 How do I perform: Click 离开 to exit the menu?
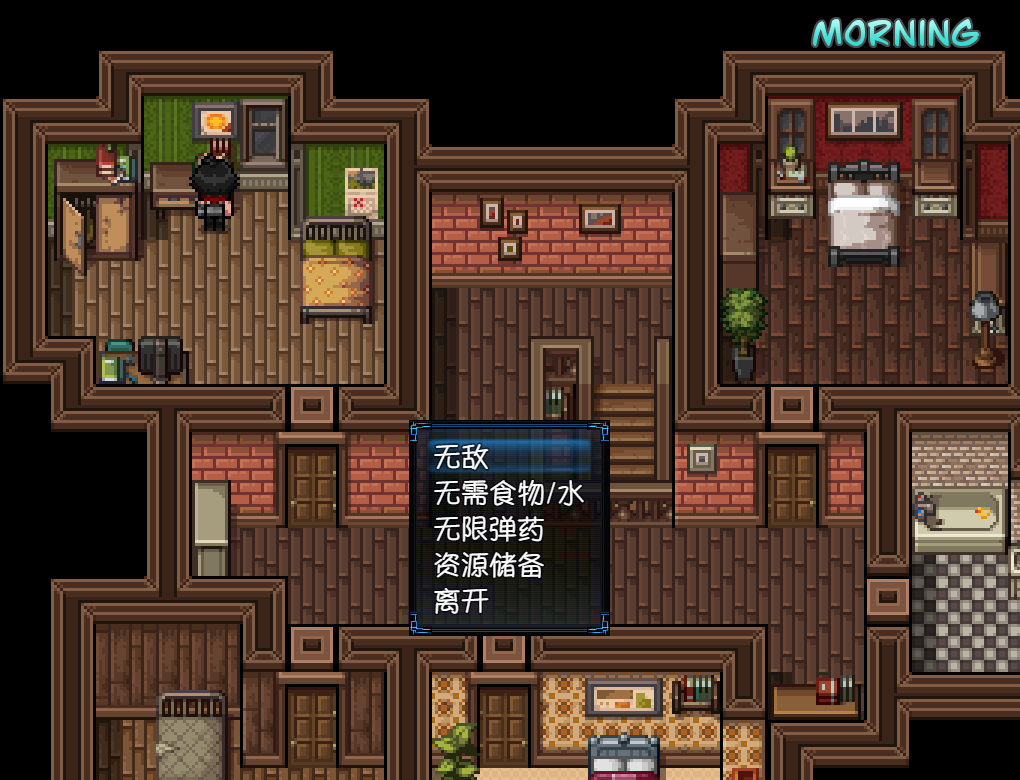point(461,601)
